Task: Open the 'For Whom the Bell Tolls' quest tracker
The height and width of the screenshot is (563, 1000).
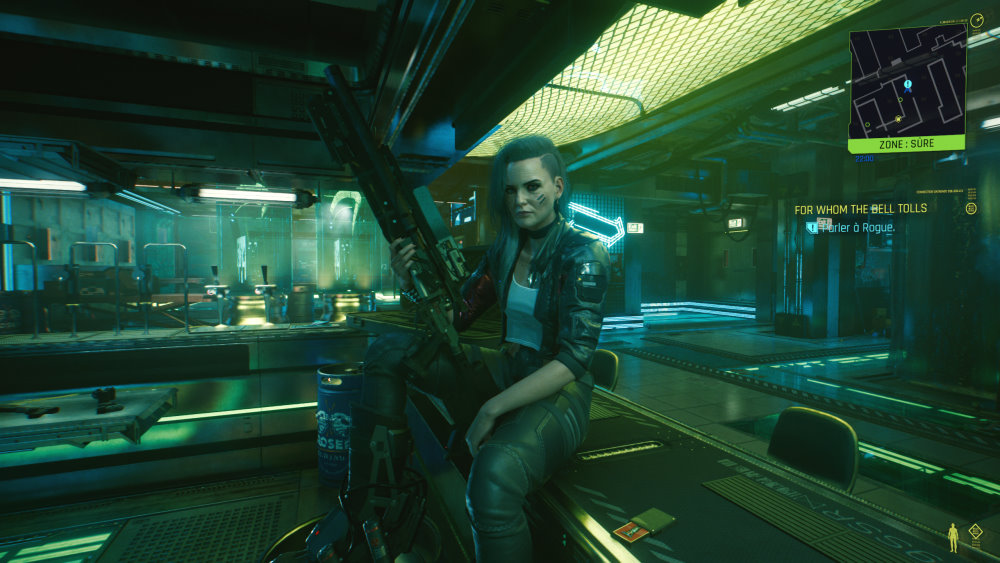Action: pyautogui.click(x=860, y=209)
